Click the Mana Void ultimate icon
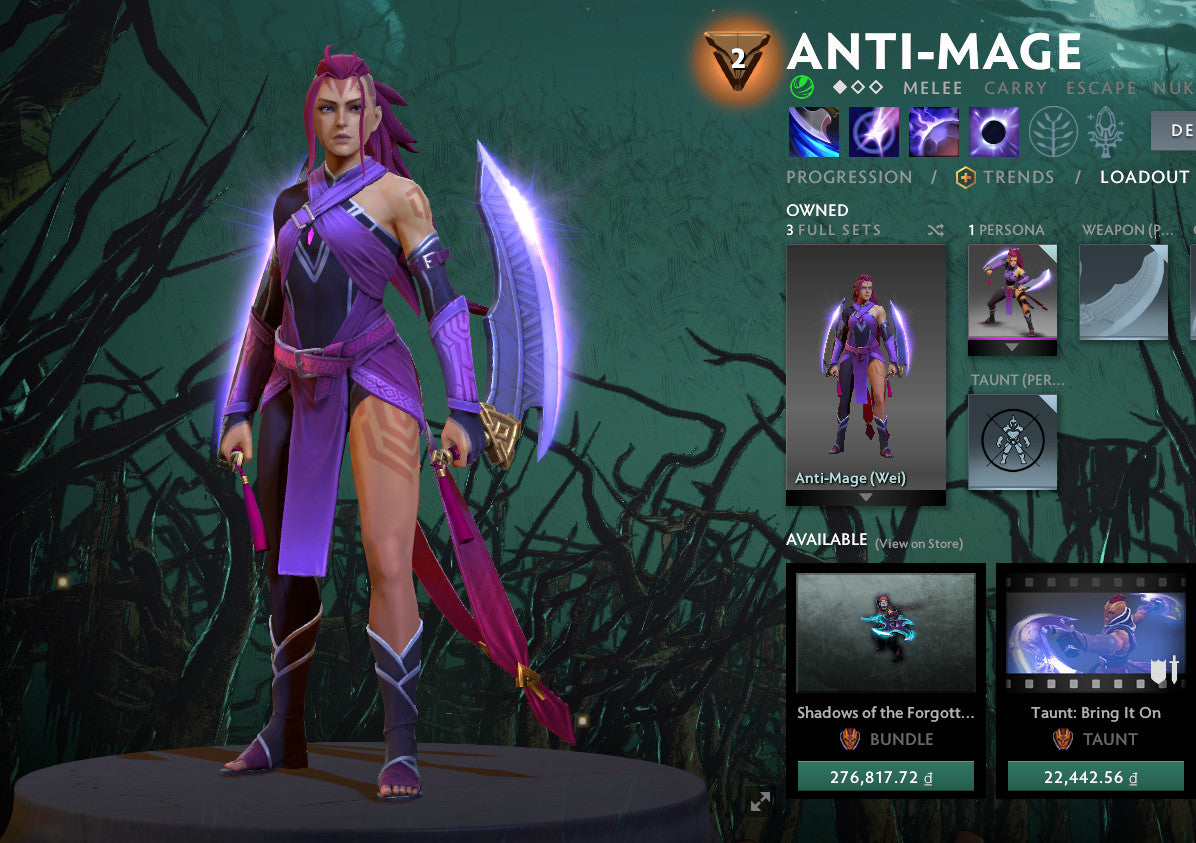1196x843 pixels. 994,132
